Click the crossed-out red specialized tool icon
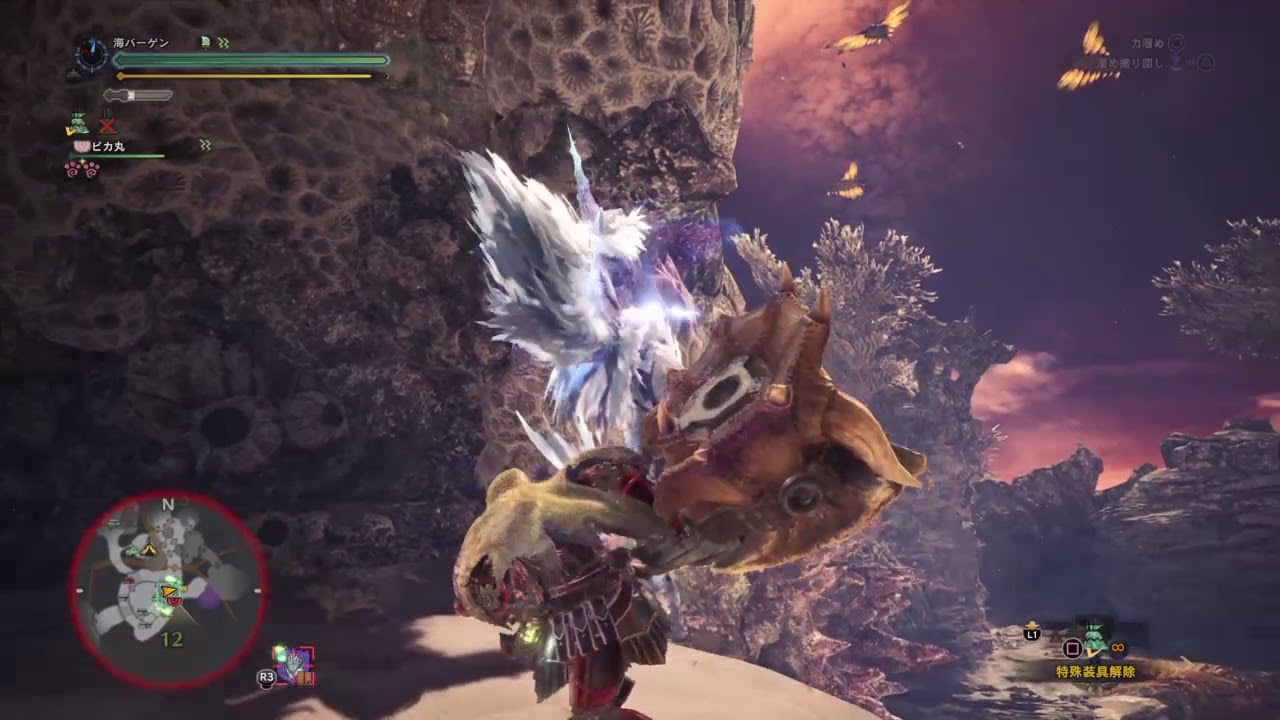 coord(107,125)
